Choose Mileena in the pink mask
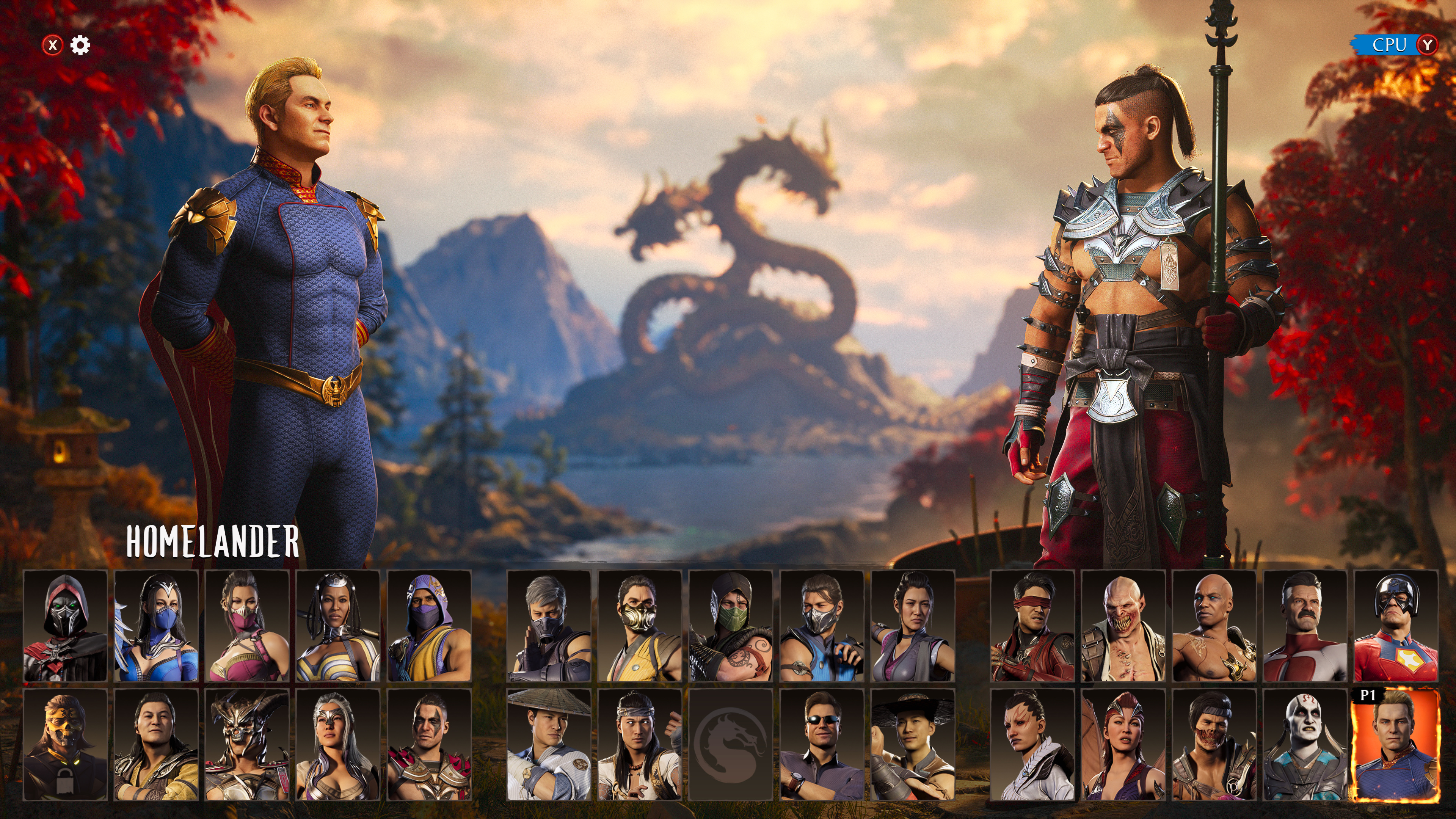1456x819 pixels. [x=247, y=626]
